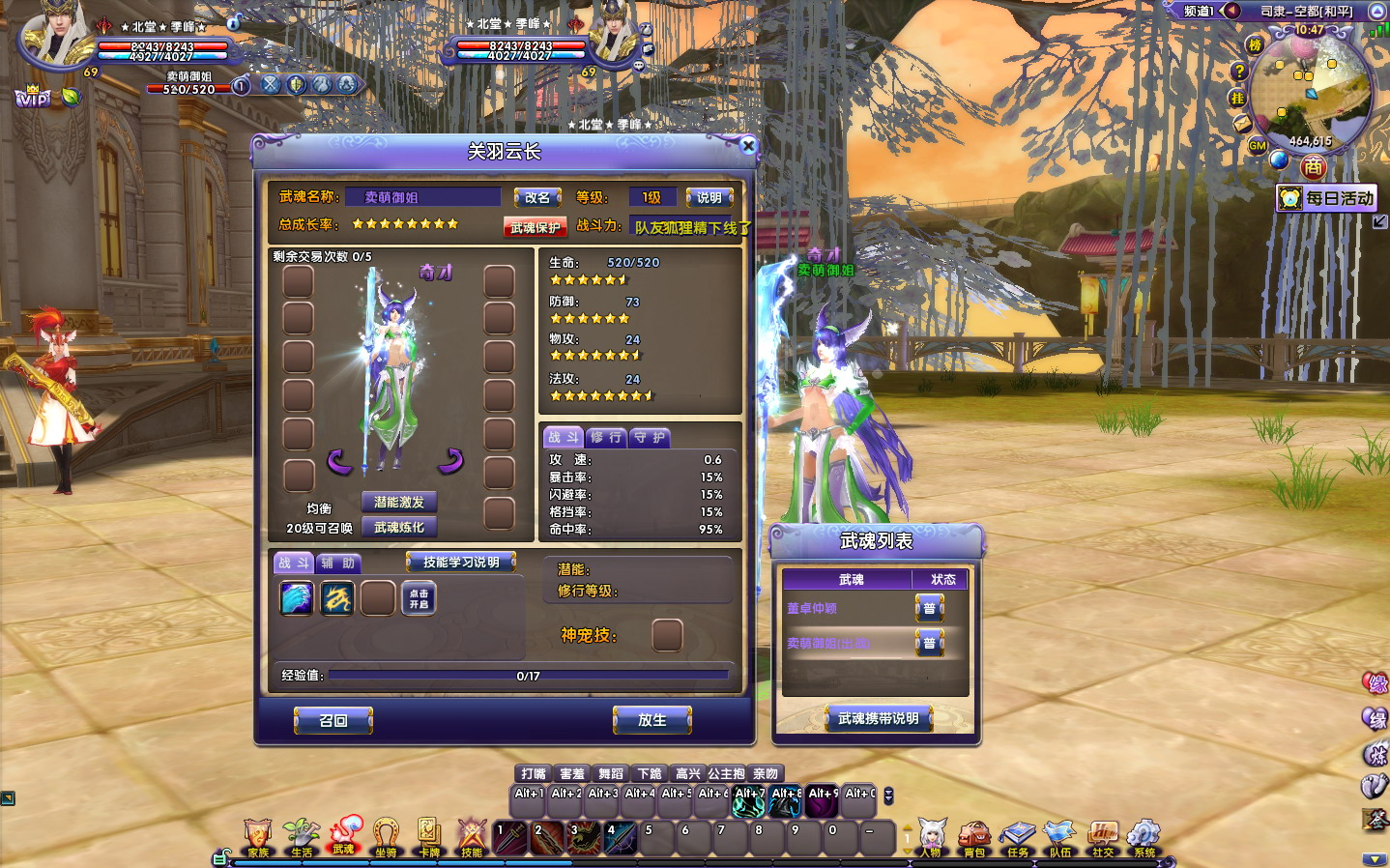1390x868 pixels.
Task: Use the 打嘴 emote button
Action: tap(534, 773)
